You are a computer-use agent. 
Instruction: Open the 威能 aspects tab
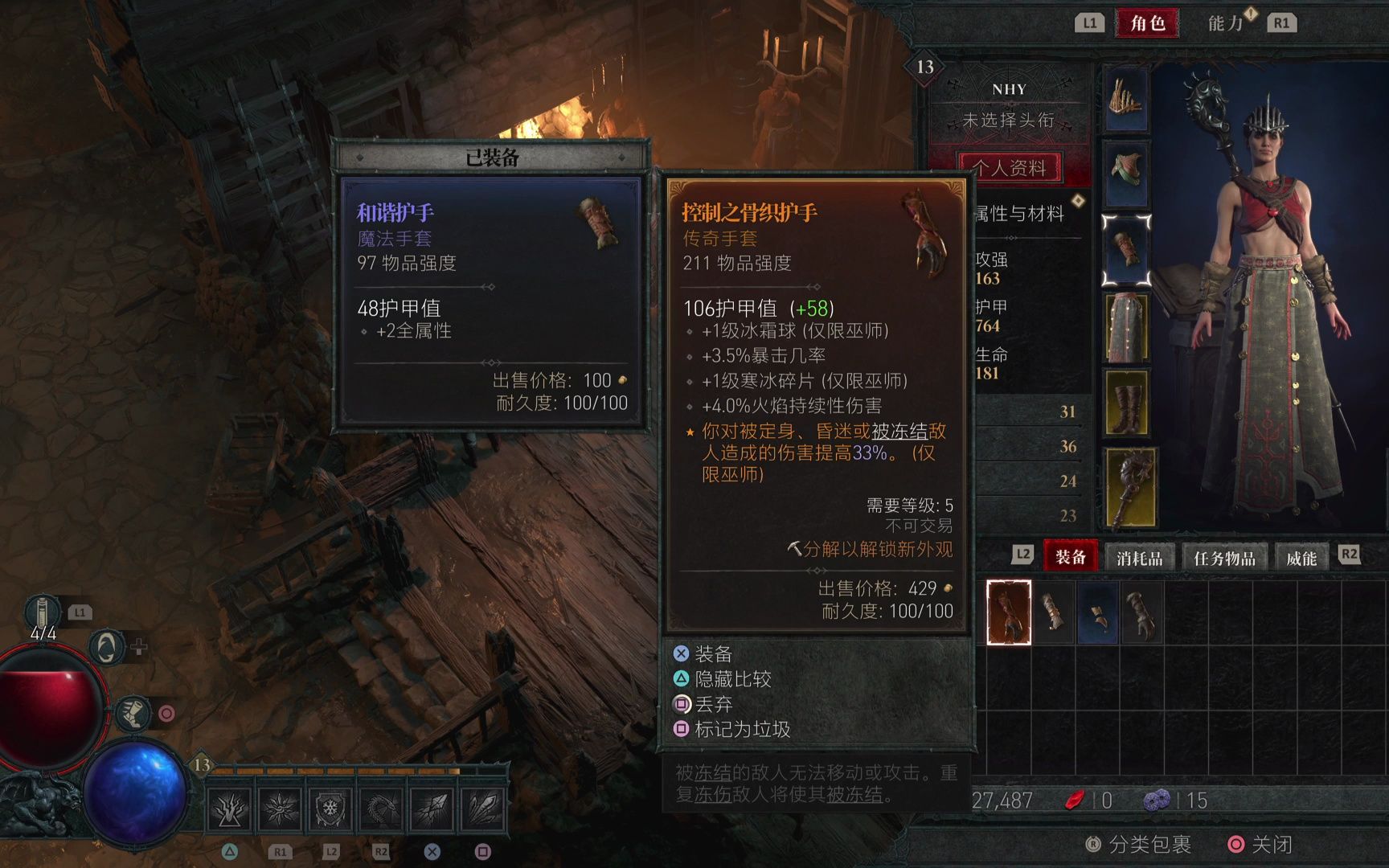(1301, 557)
